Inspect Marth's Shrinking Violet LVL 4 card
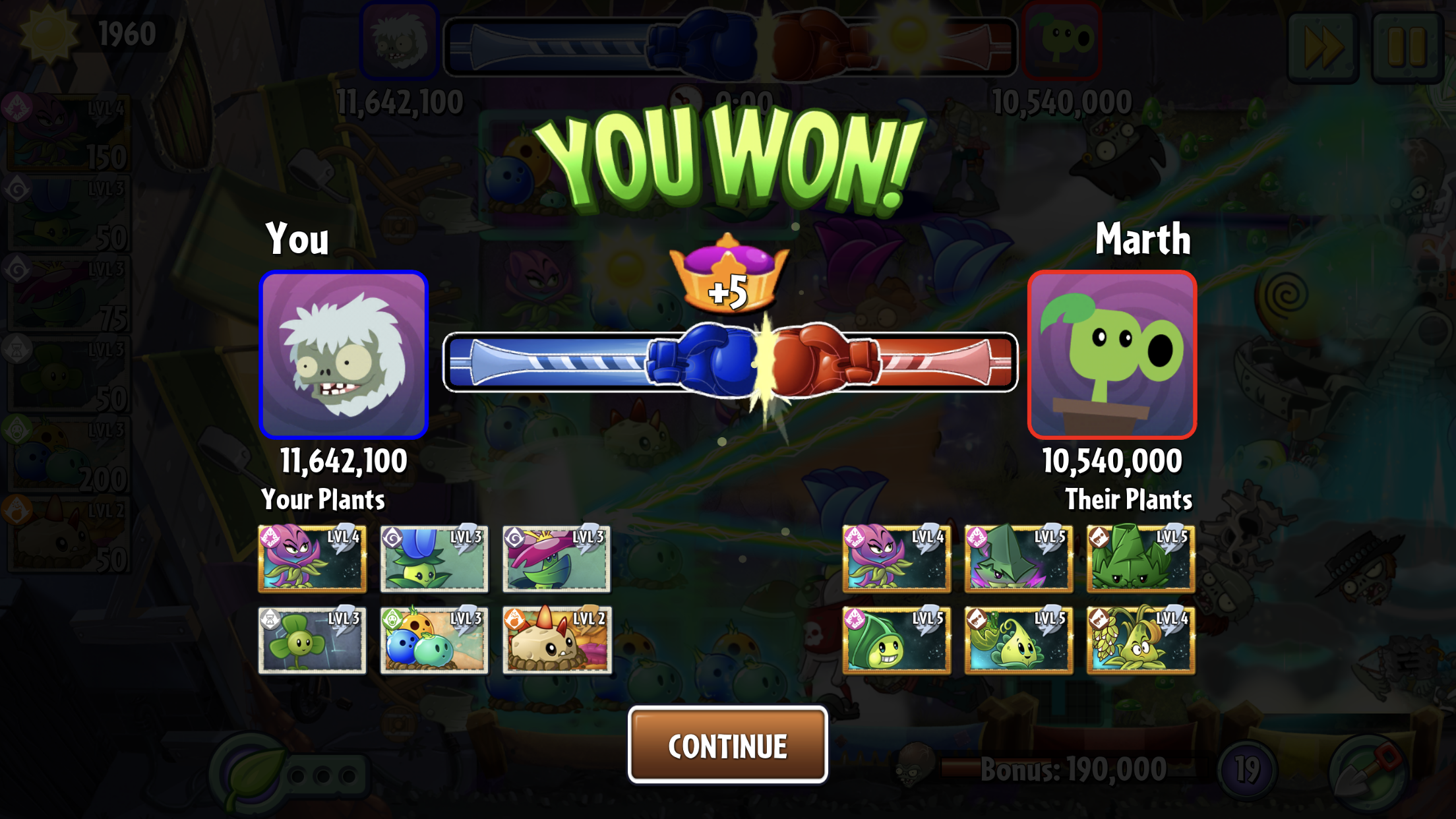 [x=896, y=559]
